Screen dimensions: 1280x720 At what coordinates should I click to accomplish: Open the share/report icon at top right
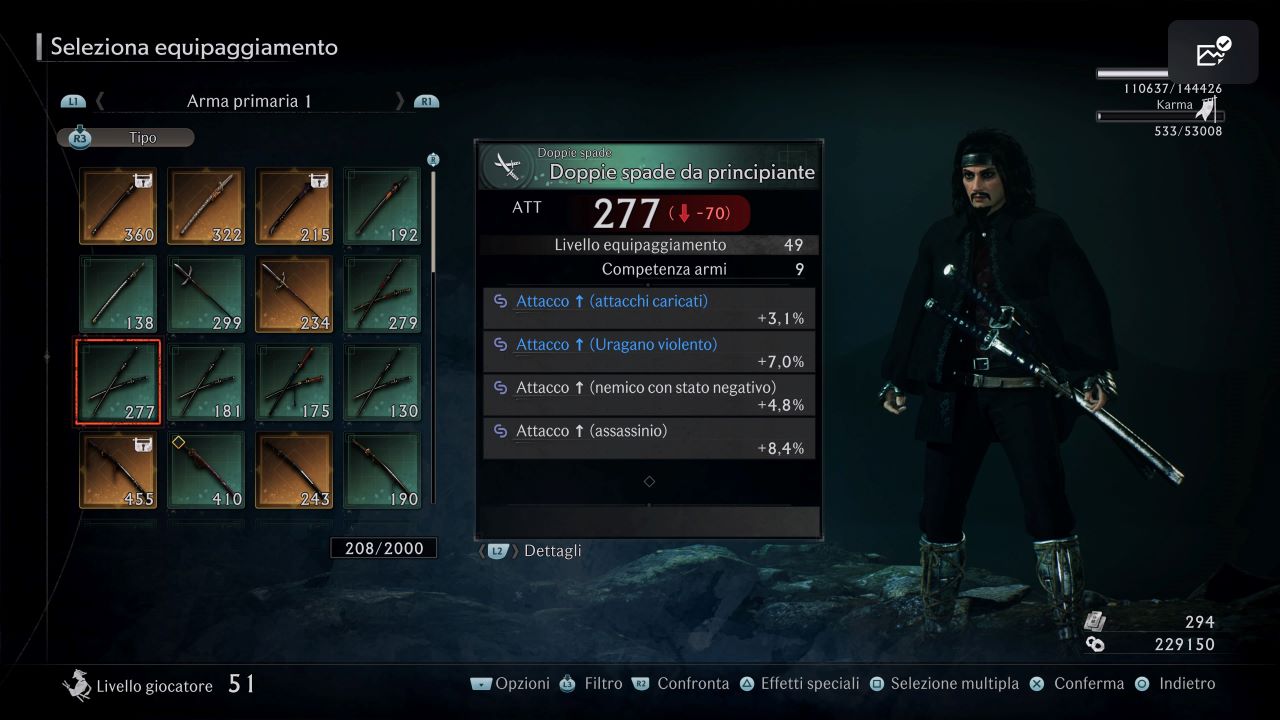coord(1211,51)
